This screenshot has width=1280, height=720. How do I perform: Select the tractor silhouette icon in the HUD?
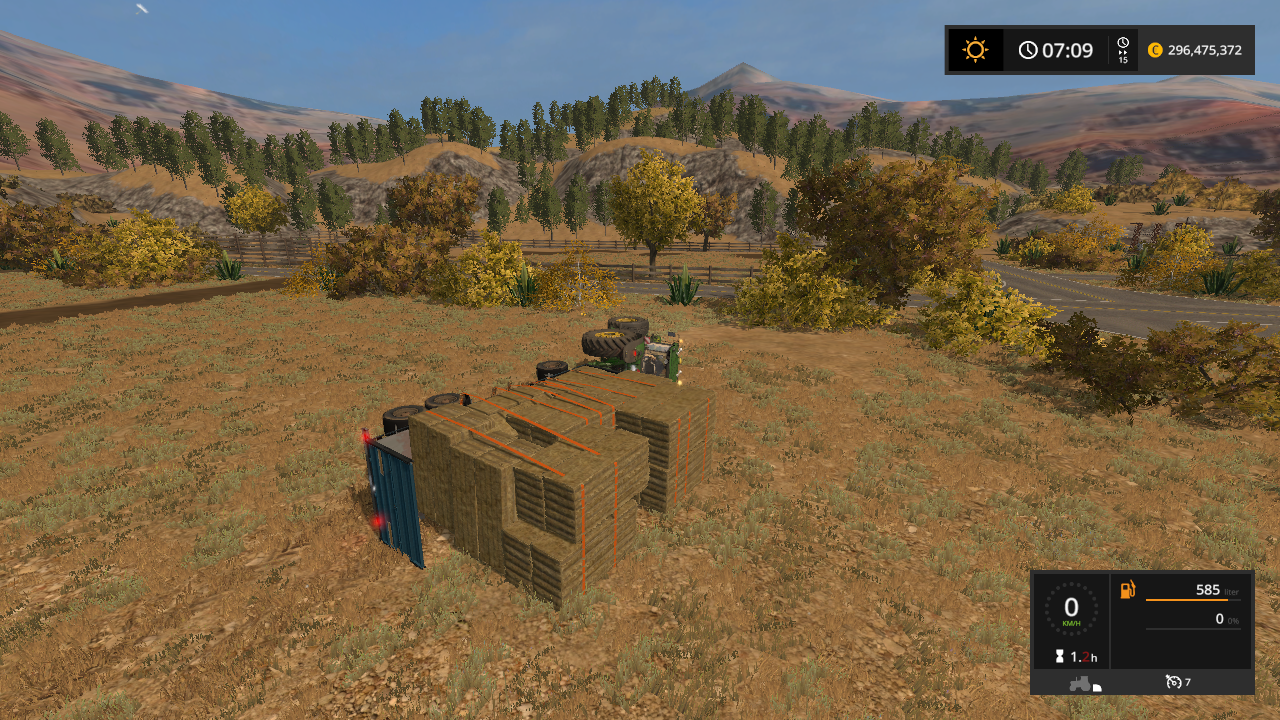point(1079,684)
